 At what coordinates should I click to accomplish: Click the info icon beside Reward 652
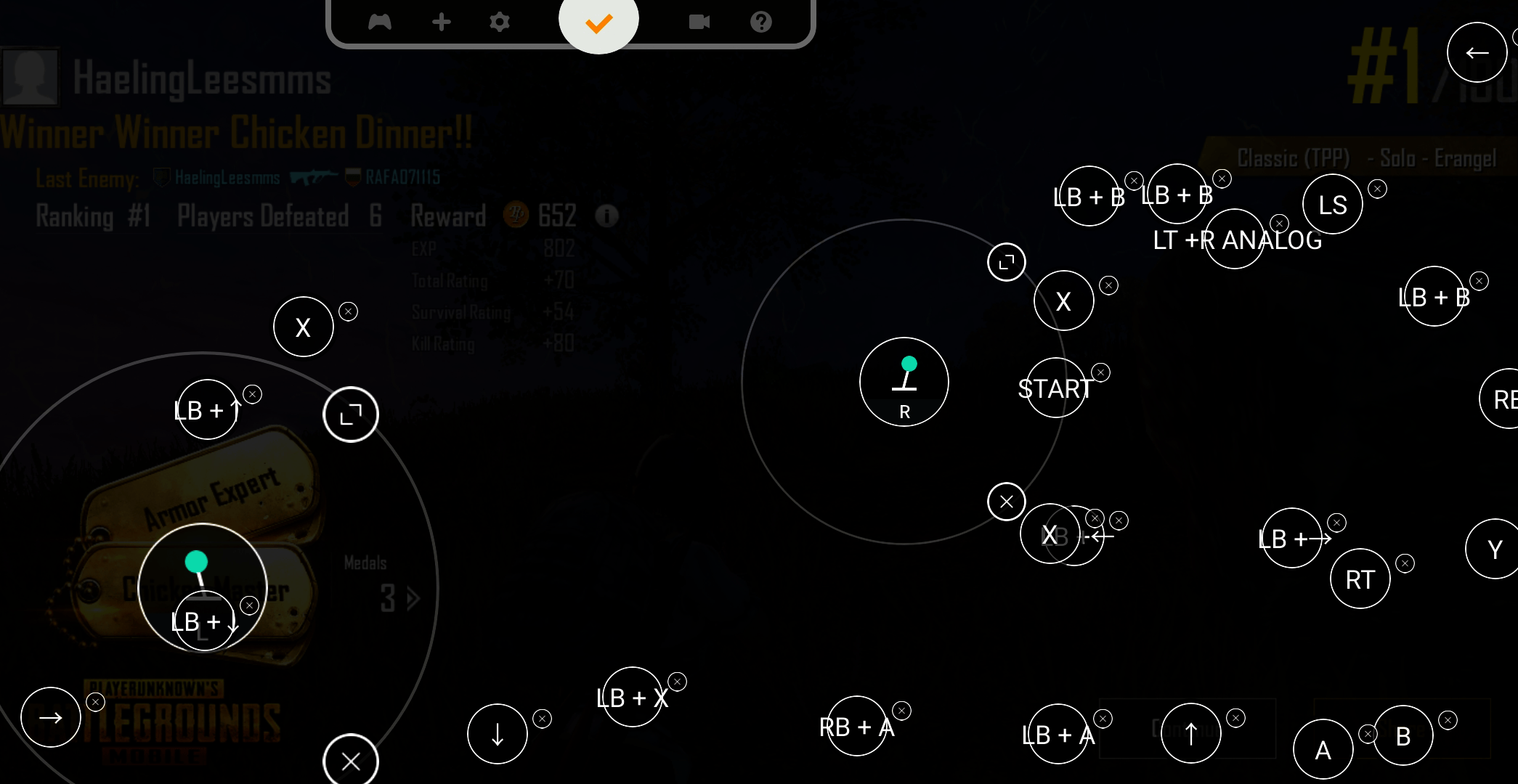tap(607, 216)
